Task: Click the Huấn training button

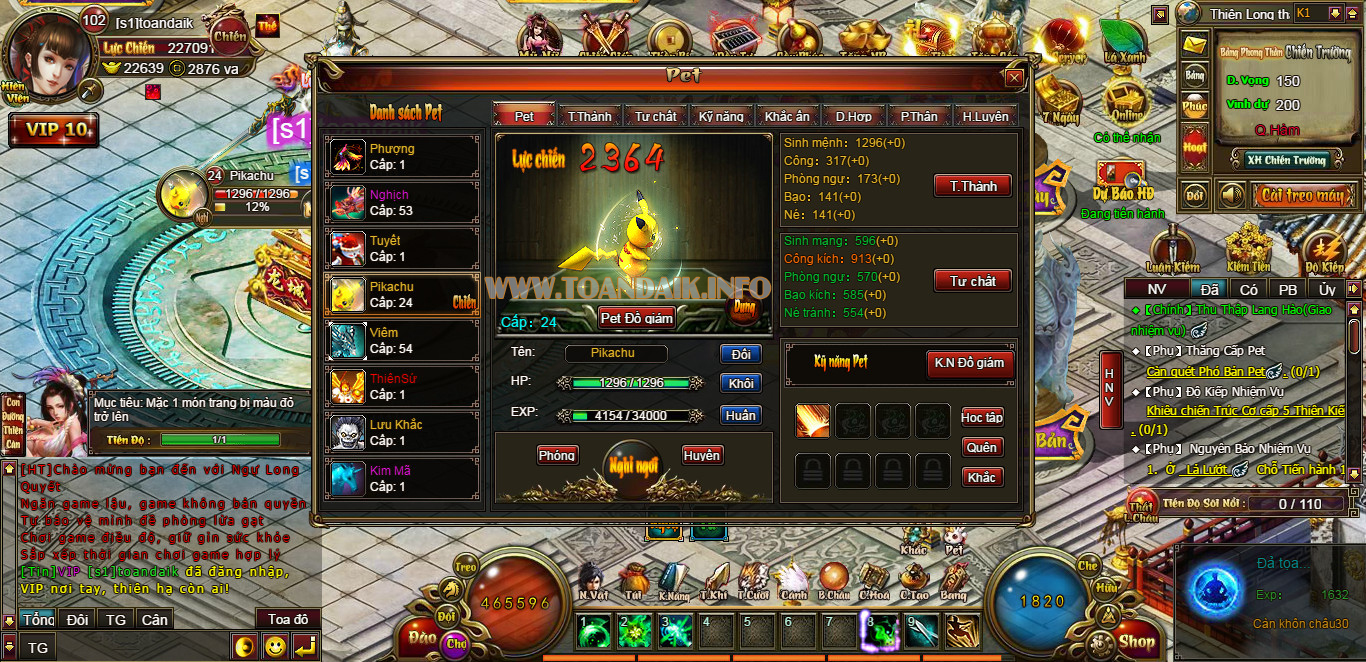Action: [x=740, y=415]
